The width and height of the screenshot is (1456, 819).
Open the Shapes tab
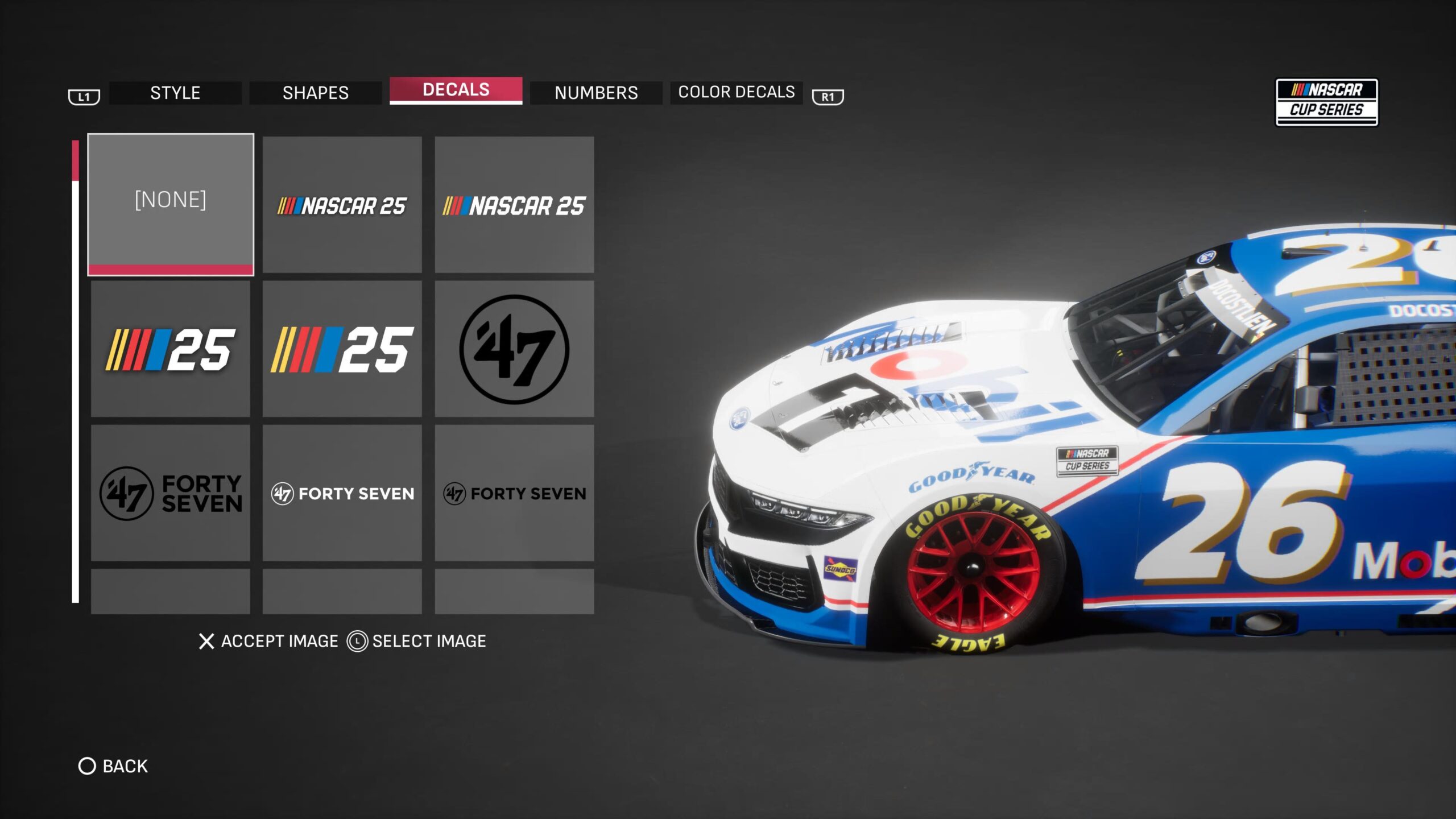[x=316, y=93]
